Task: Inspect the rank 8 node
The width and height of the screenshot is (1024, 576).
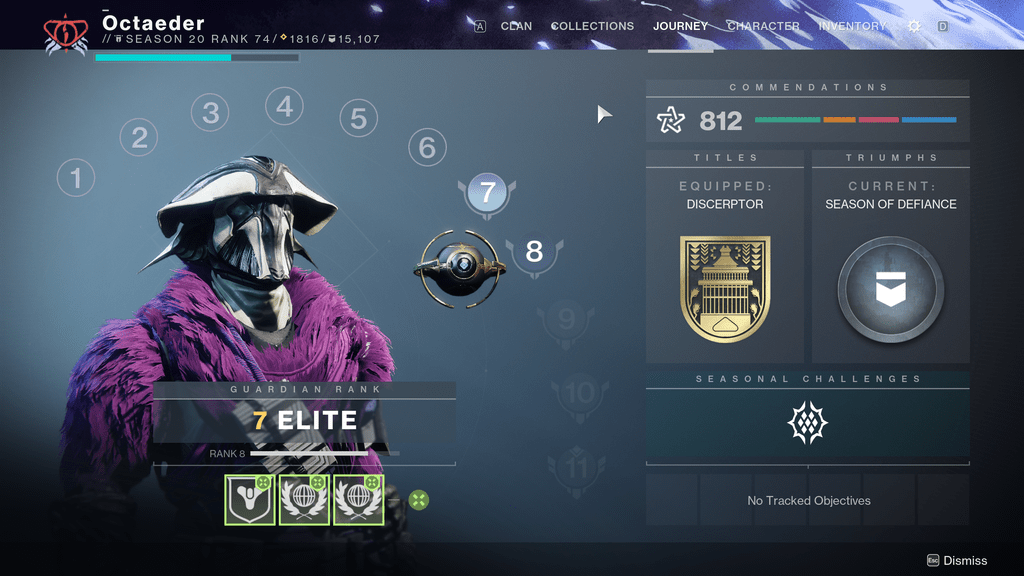Action: [534, 251]
